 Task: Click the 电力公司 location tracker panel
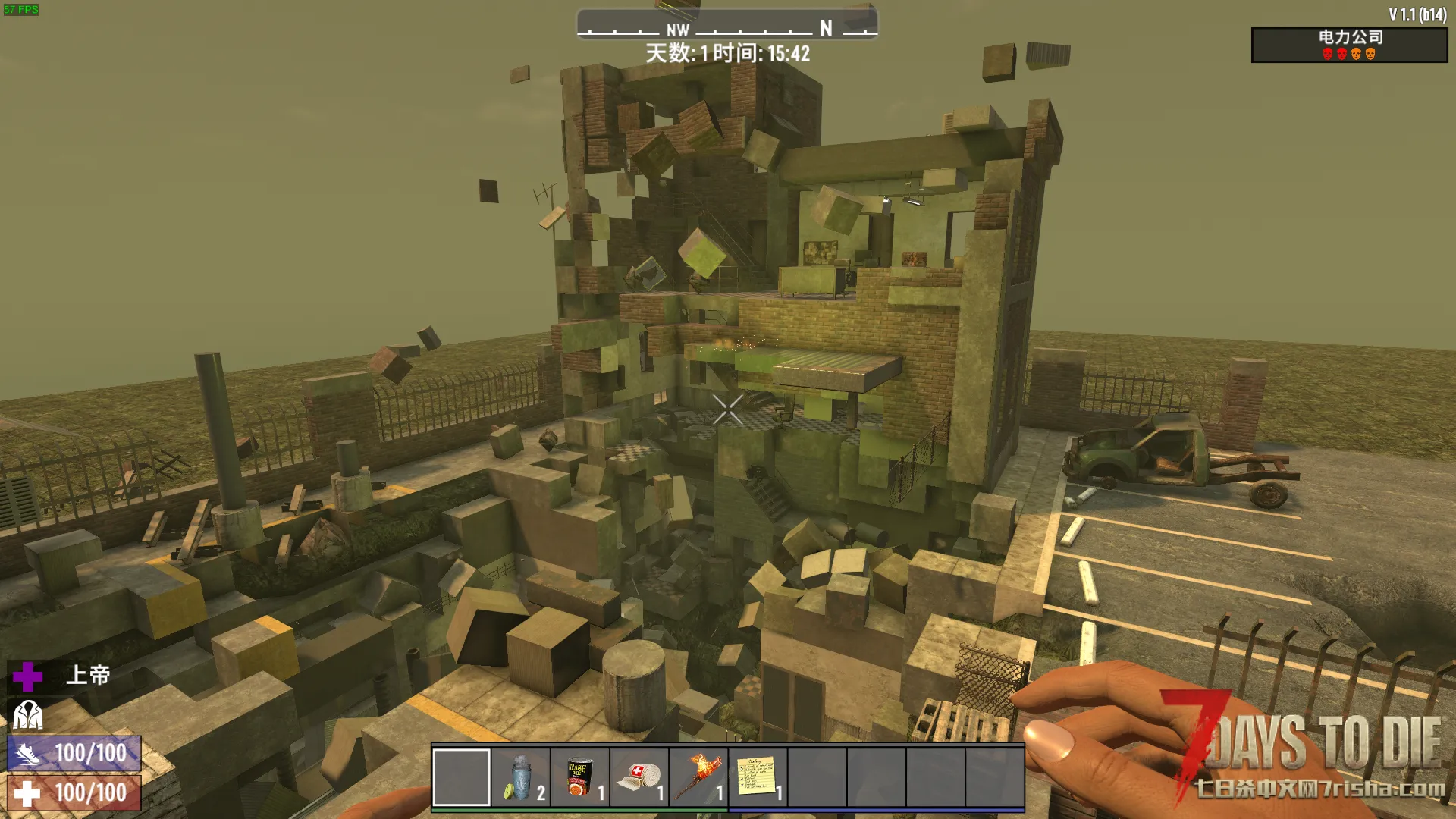coord(1349,45)
